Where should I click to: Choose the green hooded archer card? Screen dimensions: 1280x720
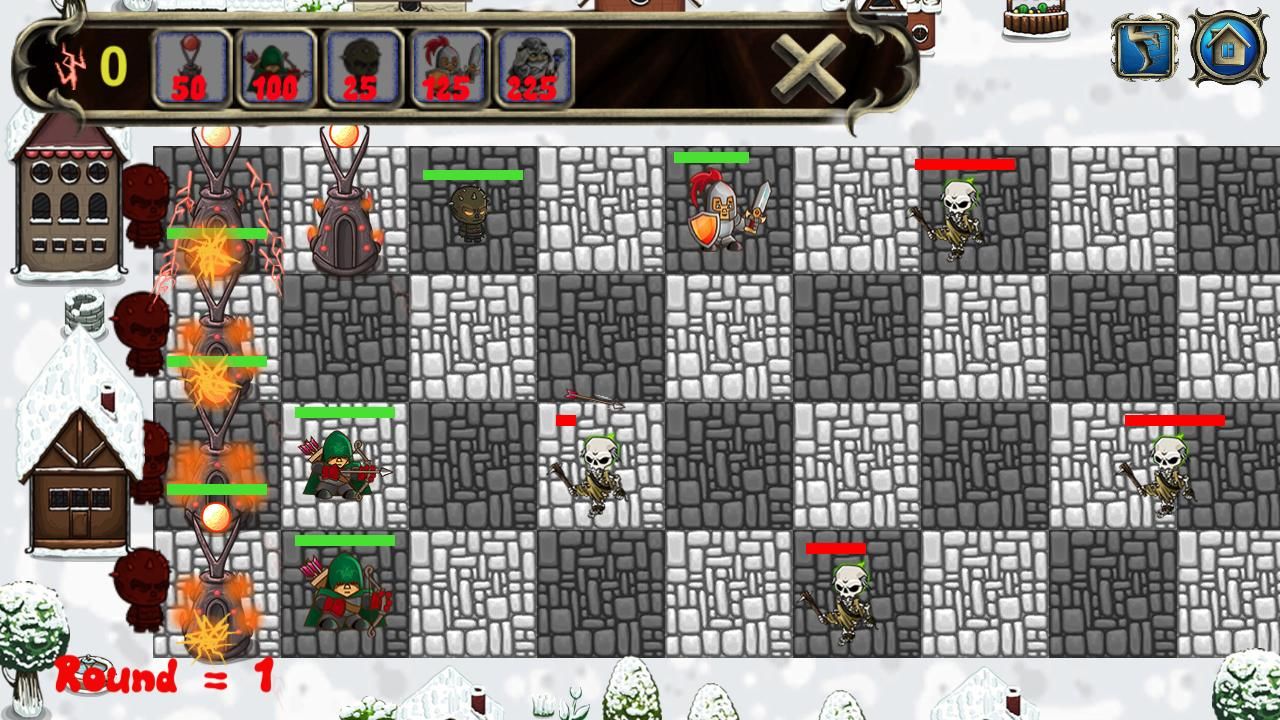coord(276,67)
